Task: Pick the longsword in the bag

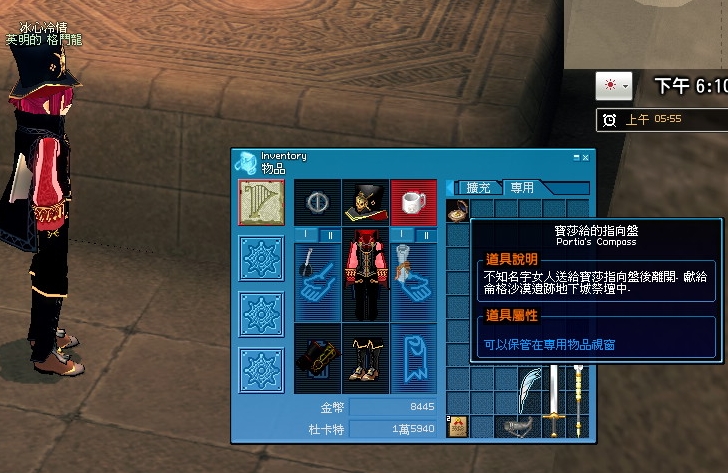Action: coord(553,402)
